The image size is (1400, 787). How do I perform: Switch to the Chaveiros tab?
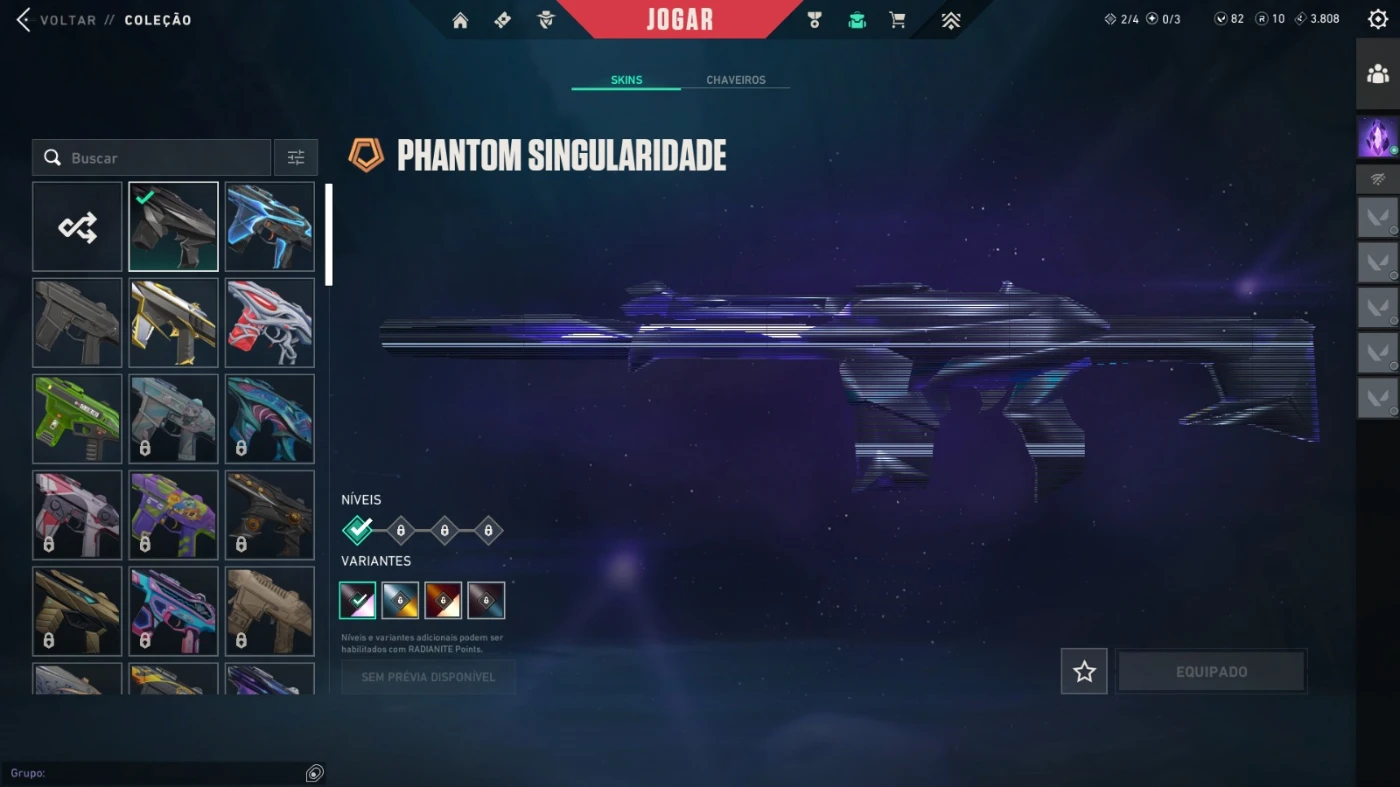point(735,80)
